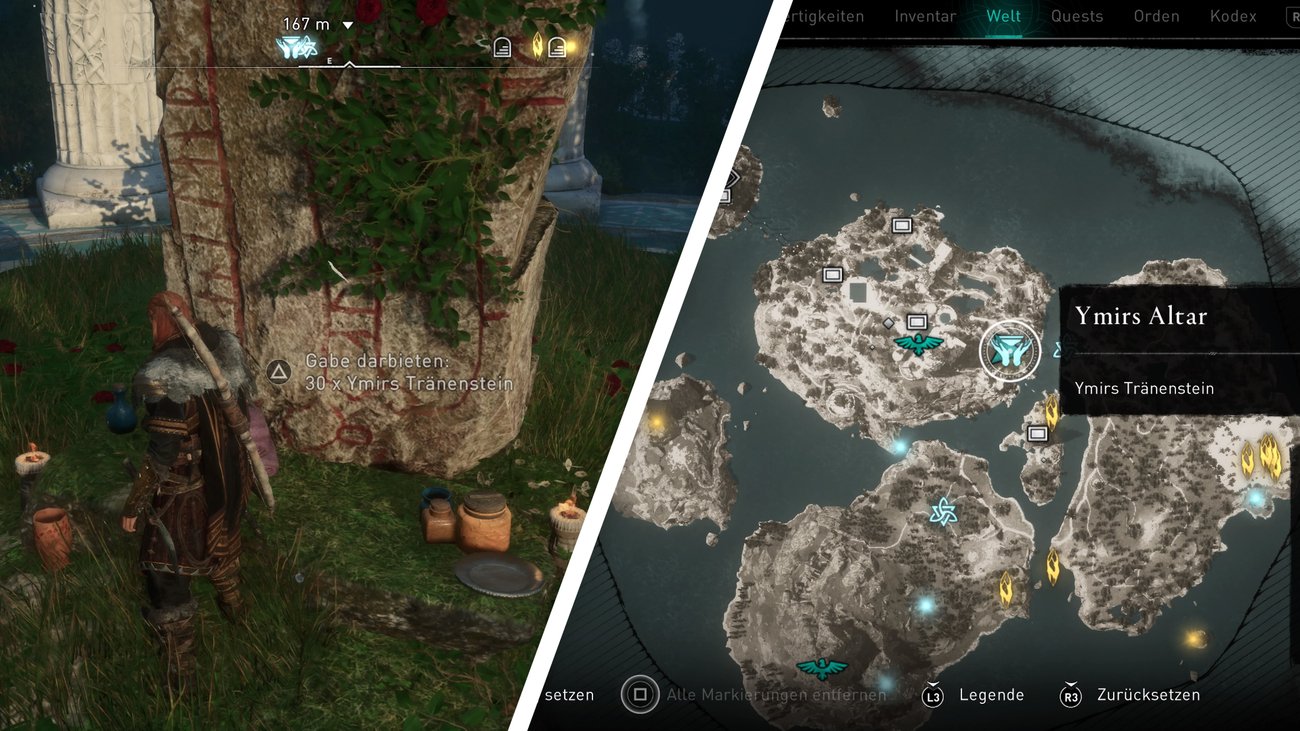The image size is (1300, 731).
Task: Reset the map view with Zurücksetzen
Action: coord(1148,695)
